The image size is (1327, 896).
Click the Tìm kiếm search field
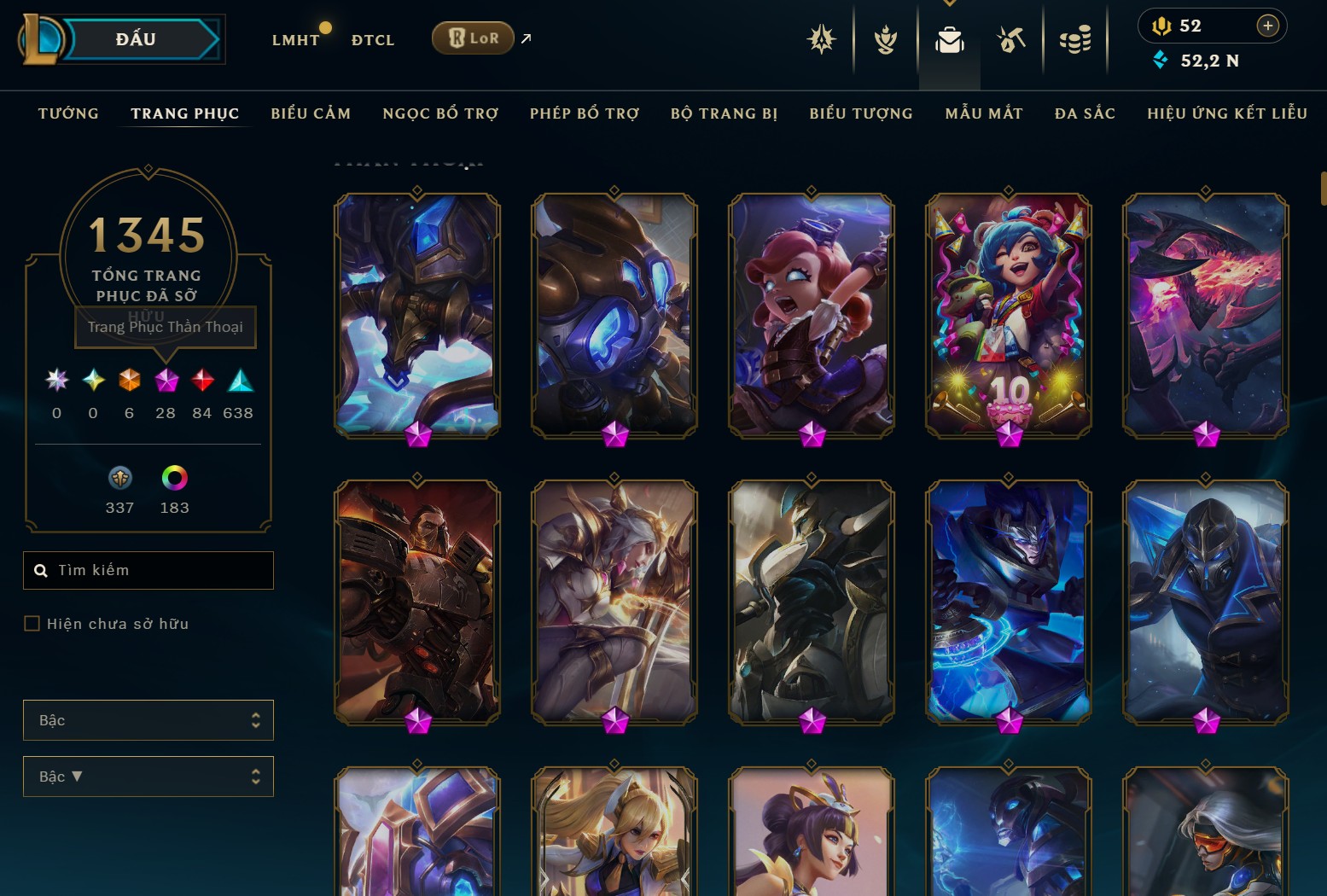(x=158, y=570)
